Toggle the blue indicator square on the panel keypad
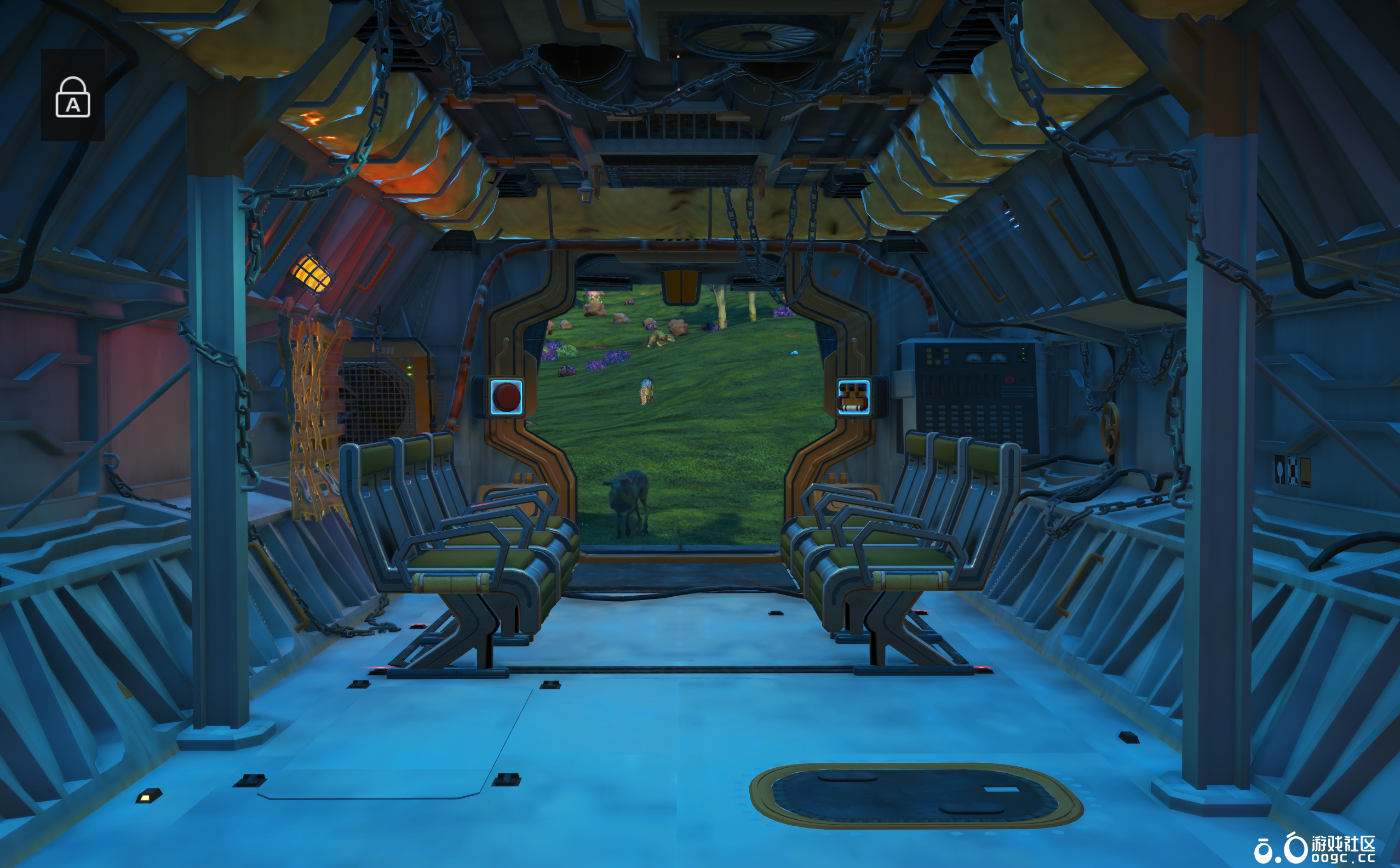The image size is (1400, 868). (x=946, y=363)
